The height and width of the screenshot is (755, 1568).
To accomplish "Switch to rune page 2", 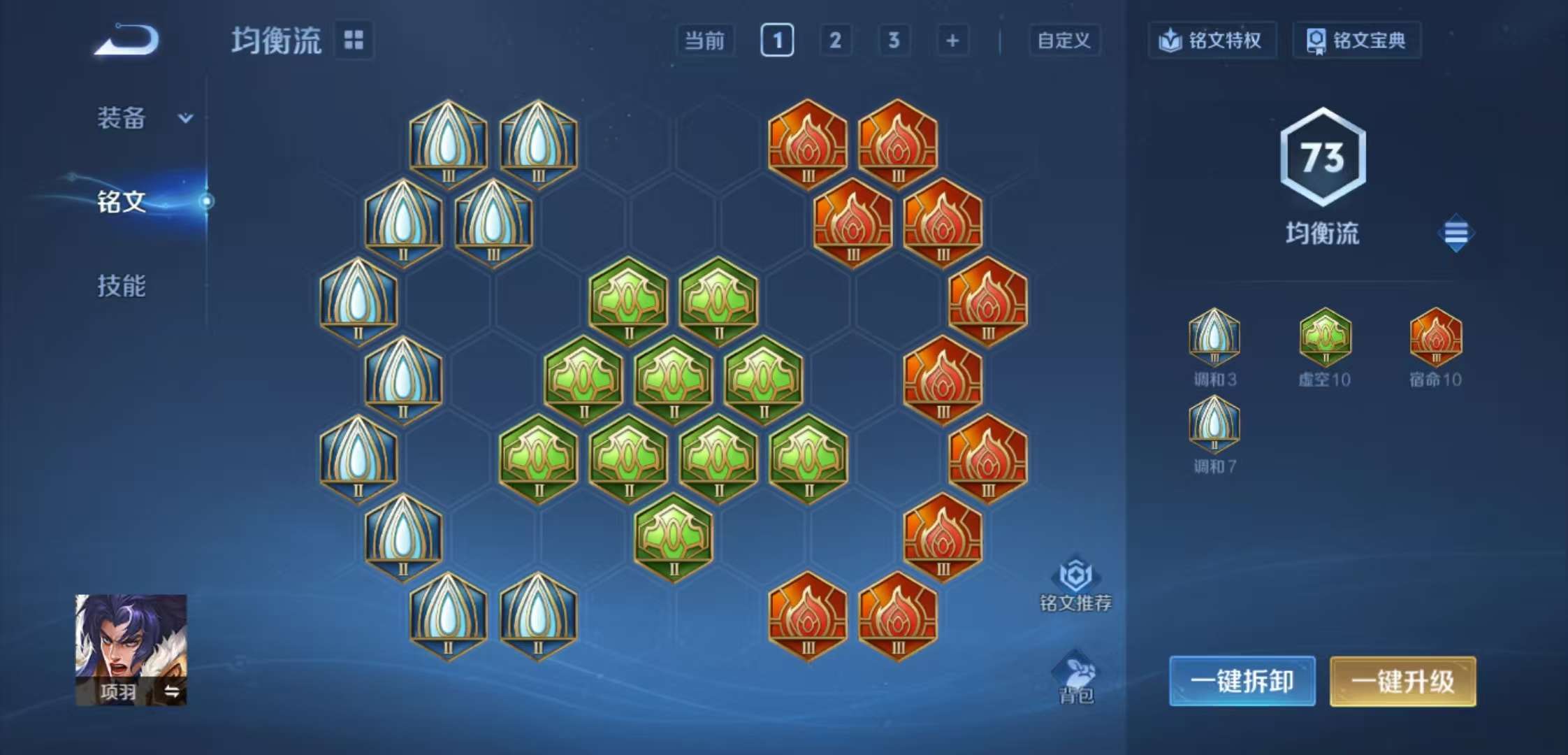I will pyautogui.click(x=836, y=41).
